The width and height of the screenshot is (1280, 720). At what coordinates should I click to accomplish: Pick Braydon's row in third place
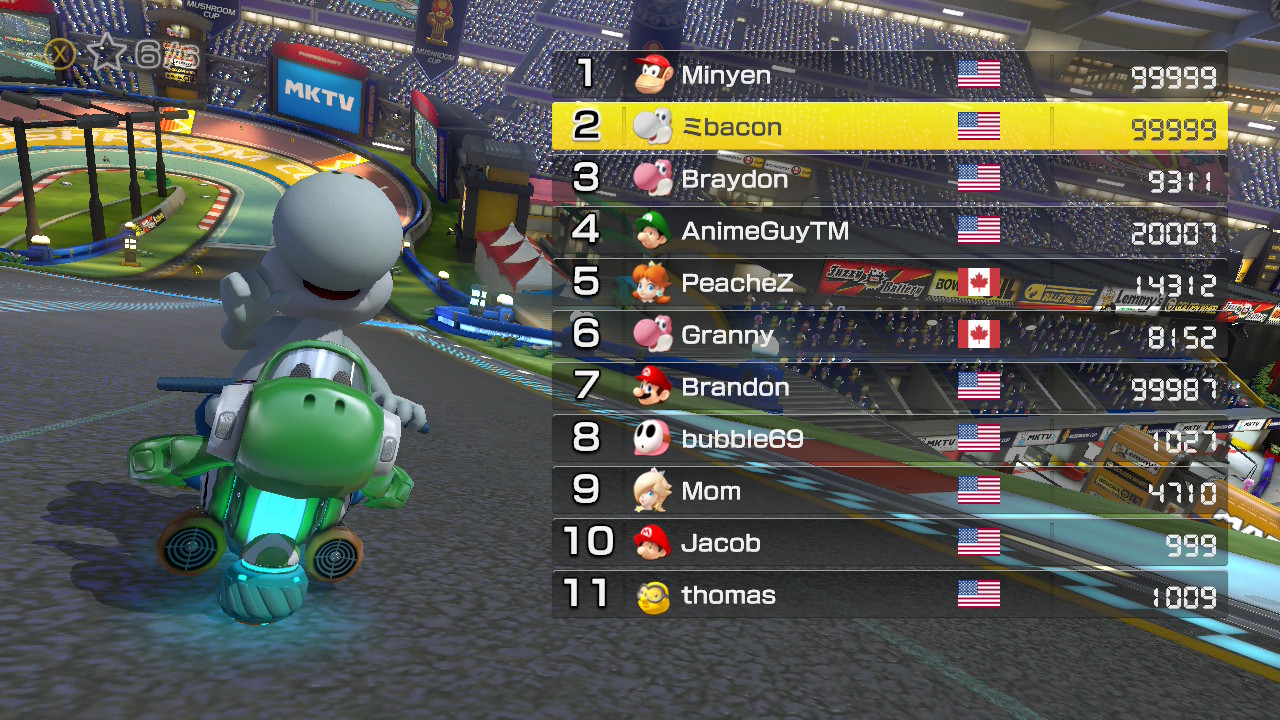[889, 179]
